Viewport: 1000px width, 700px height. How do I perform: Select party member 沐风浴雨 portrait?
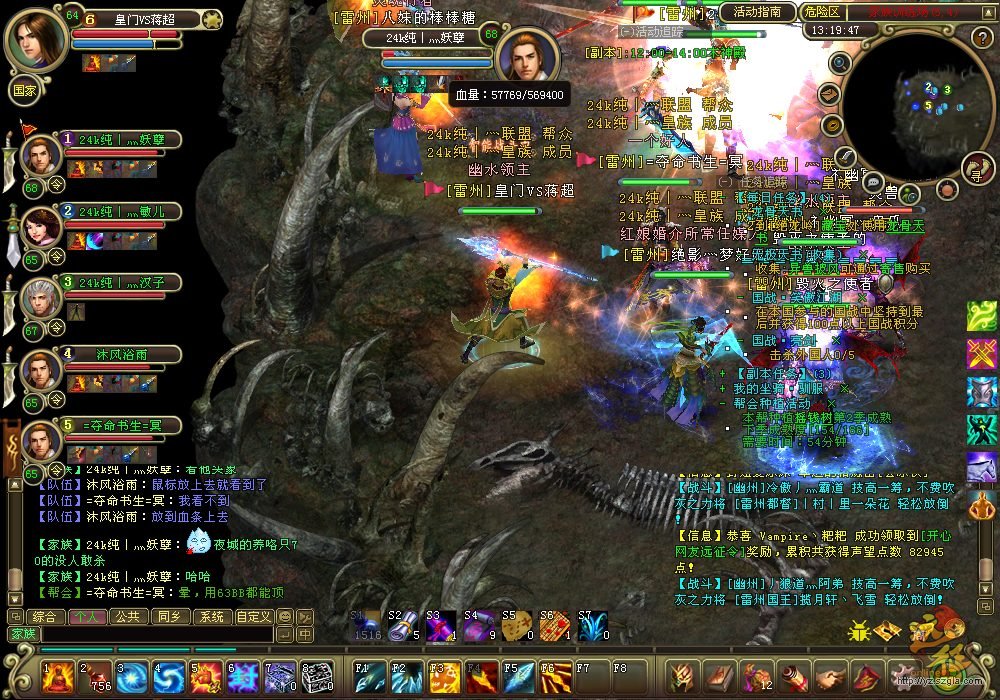41,371
